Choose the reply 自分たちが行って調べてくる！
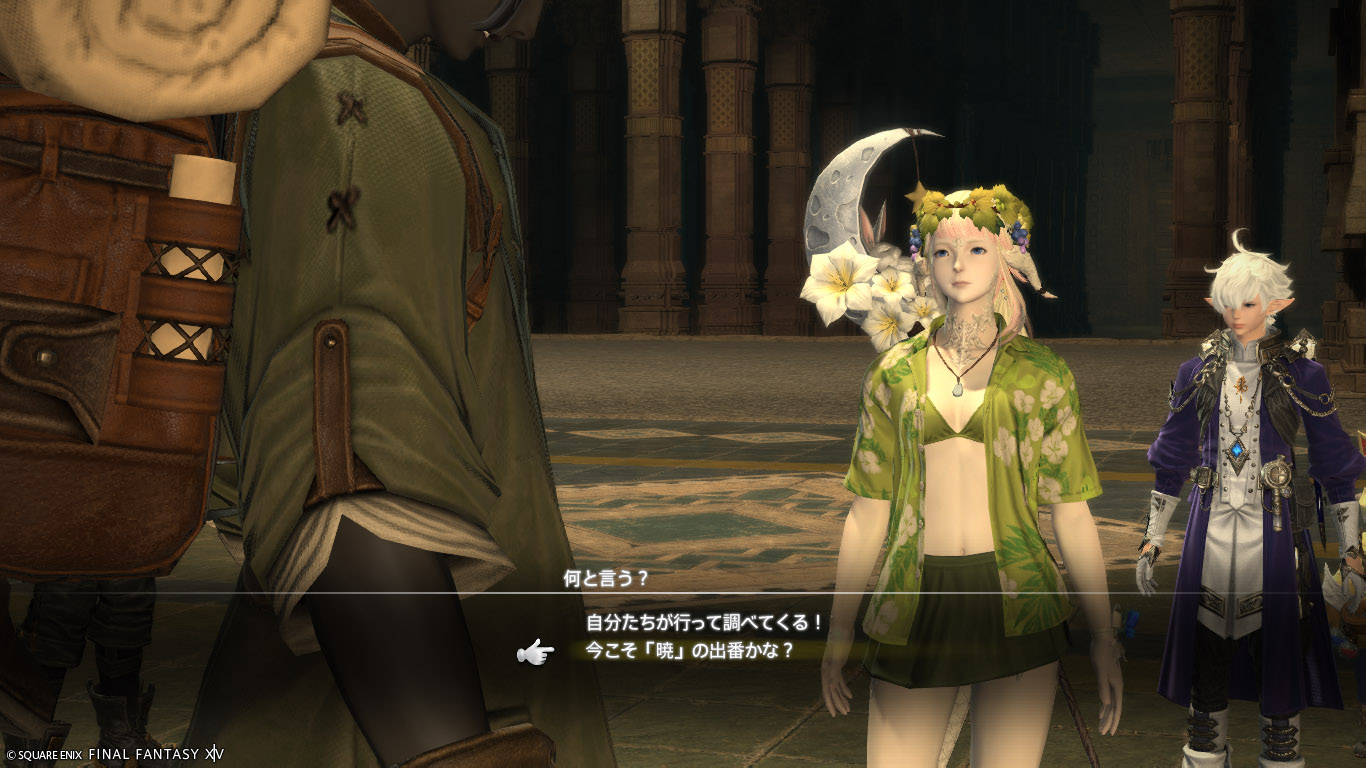Viewport: 1366px width, 768px height. pyautogui.click(x=704, y=623)
